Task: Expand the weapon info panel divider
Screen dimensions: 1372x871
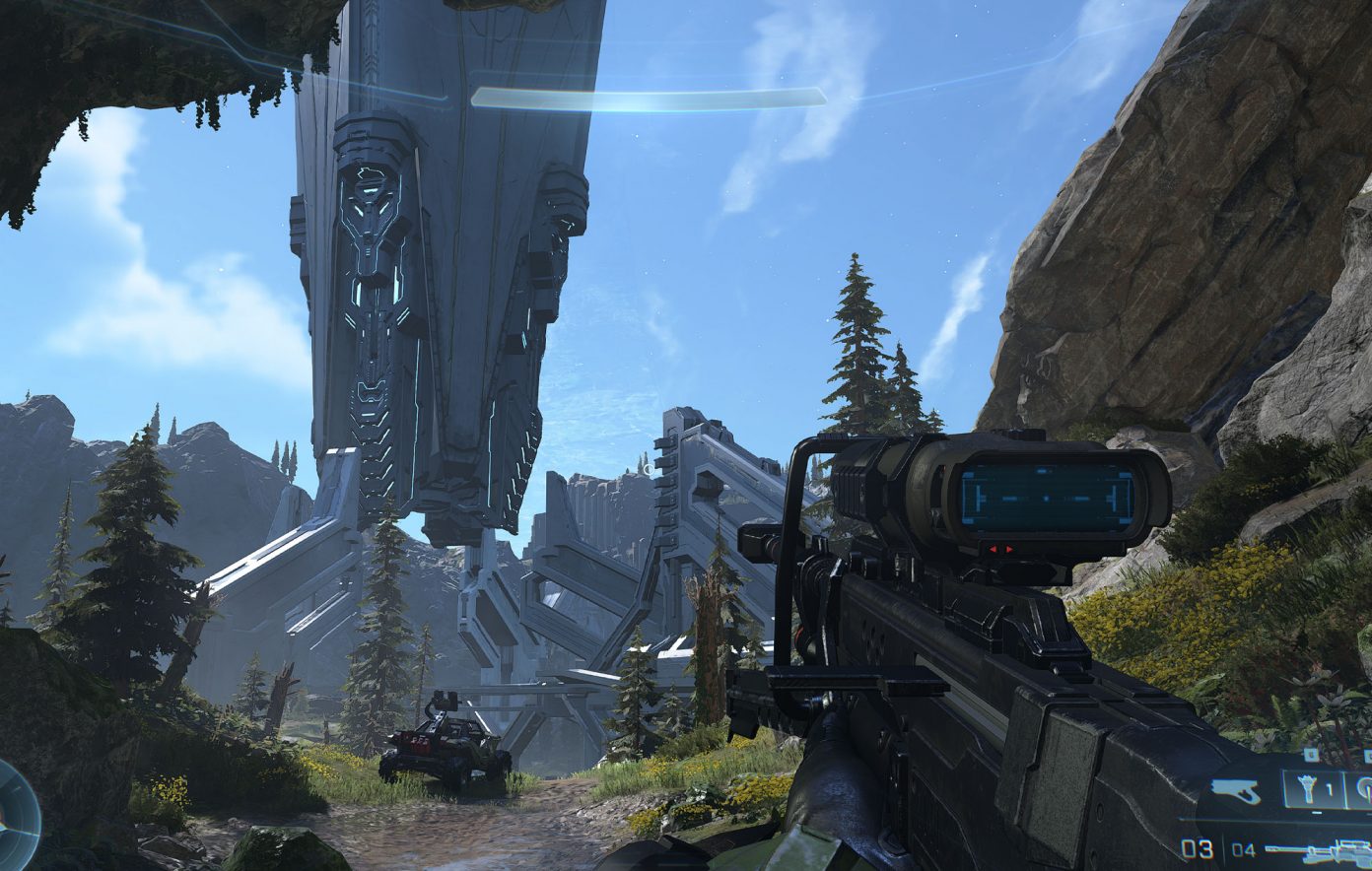Action: 1262,819
